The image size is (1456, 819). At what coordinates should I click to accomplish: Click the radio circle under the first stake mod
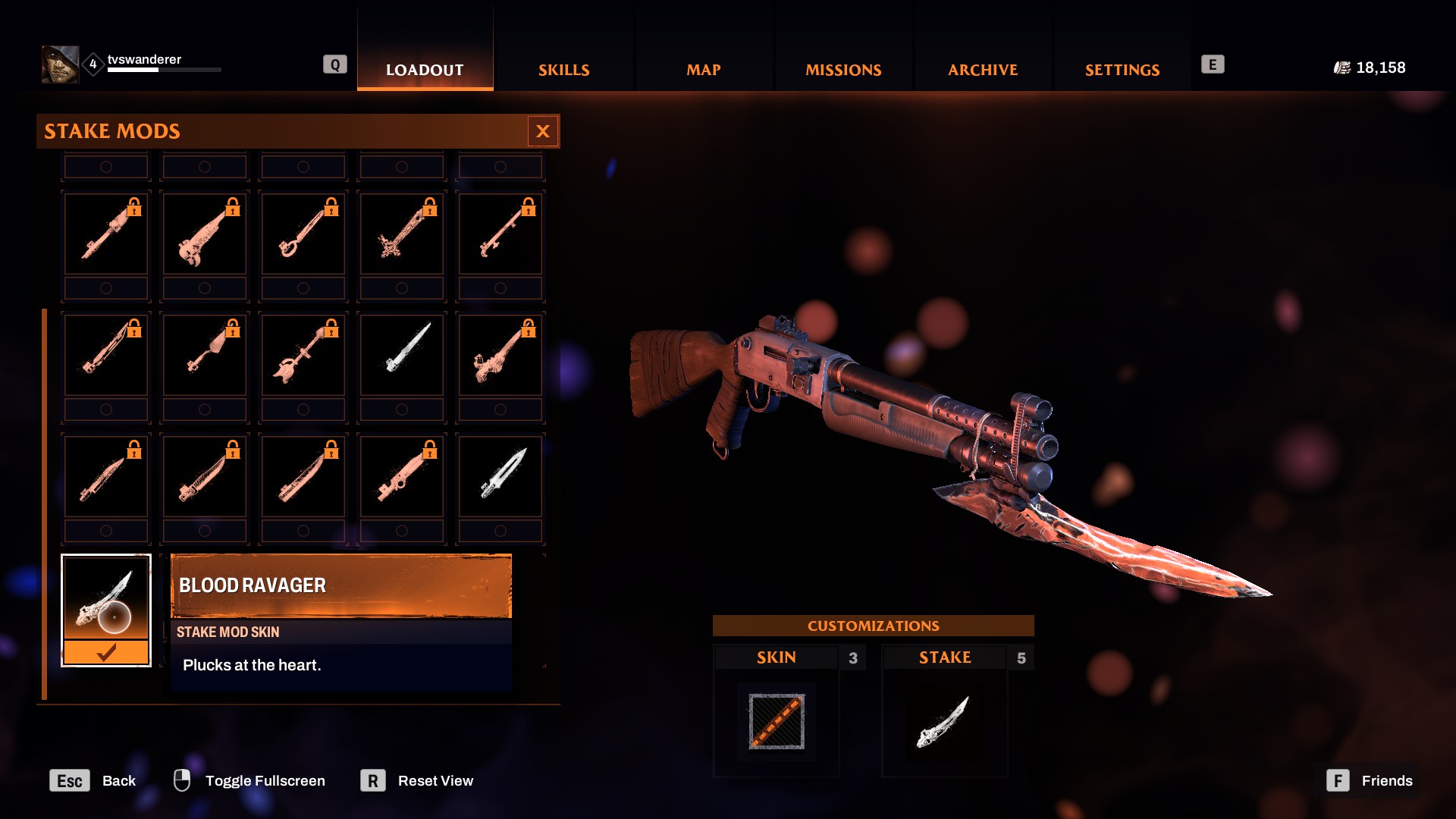[105, 288]
